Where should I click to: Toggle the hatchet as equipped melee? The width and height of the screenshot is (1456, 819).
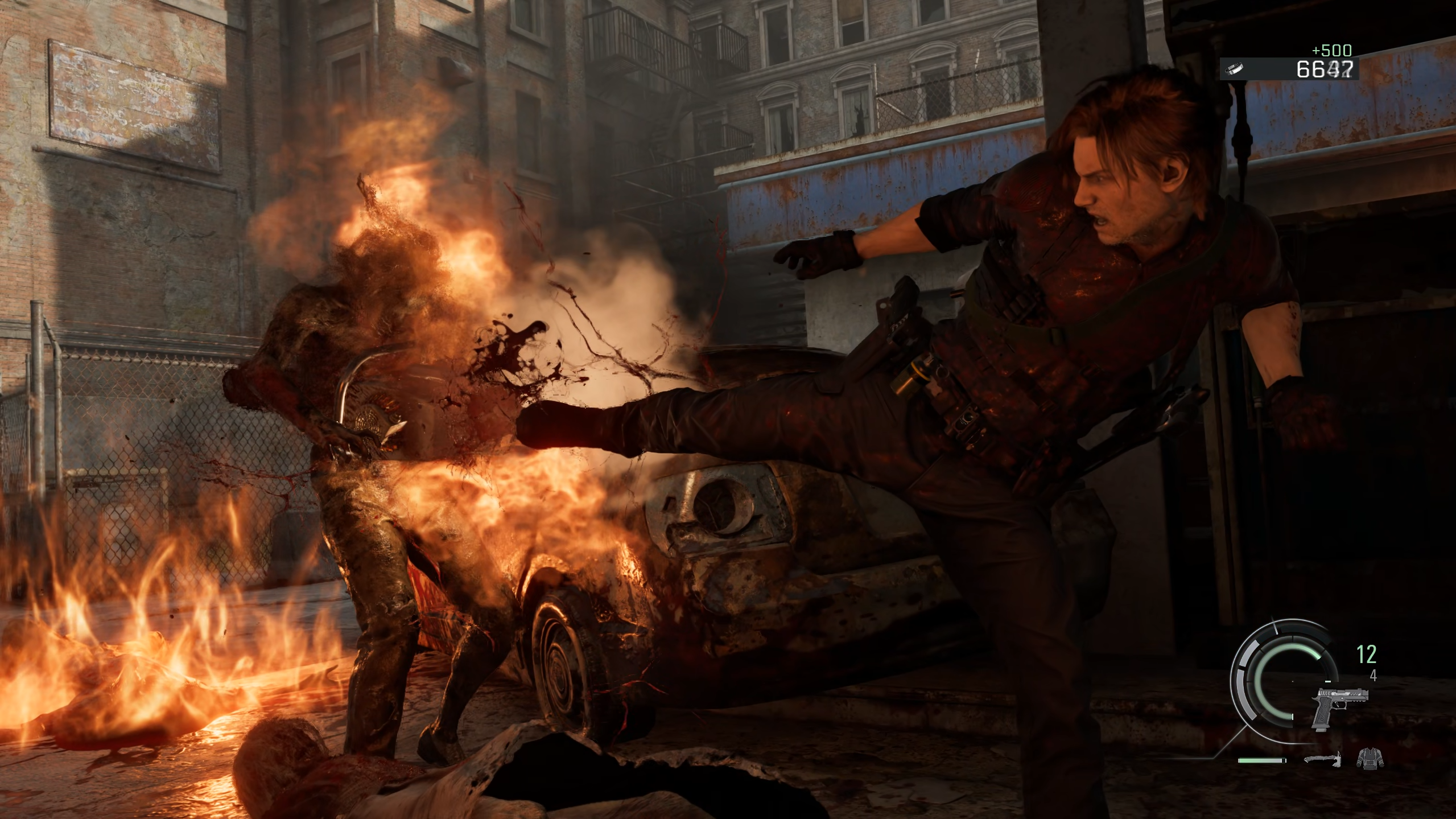[x=1323, y=760]
